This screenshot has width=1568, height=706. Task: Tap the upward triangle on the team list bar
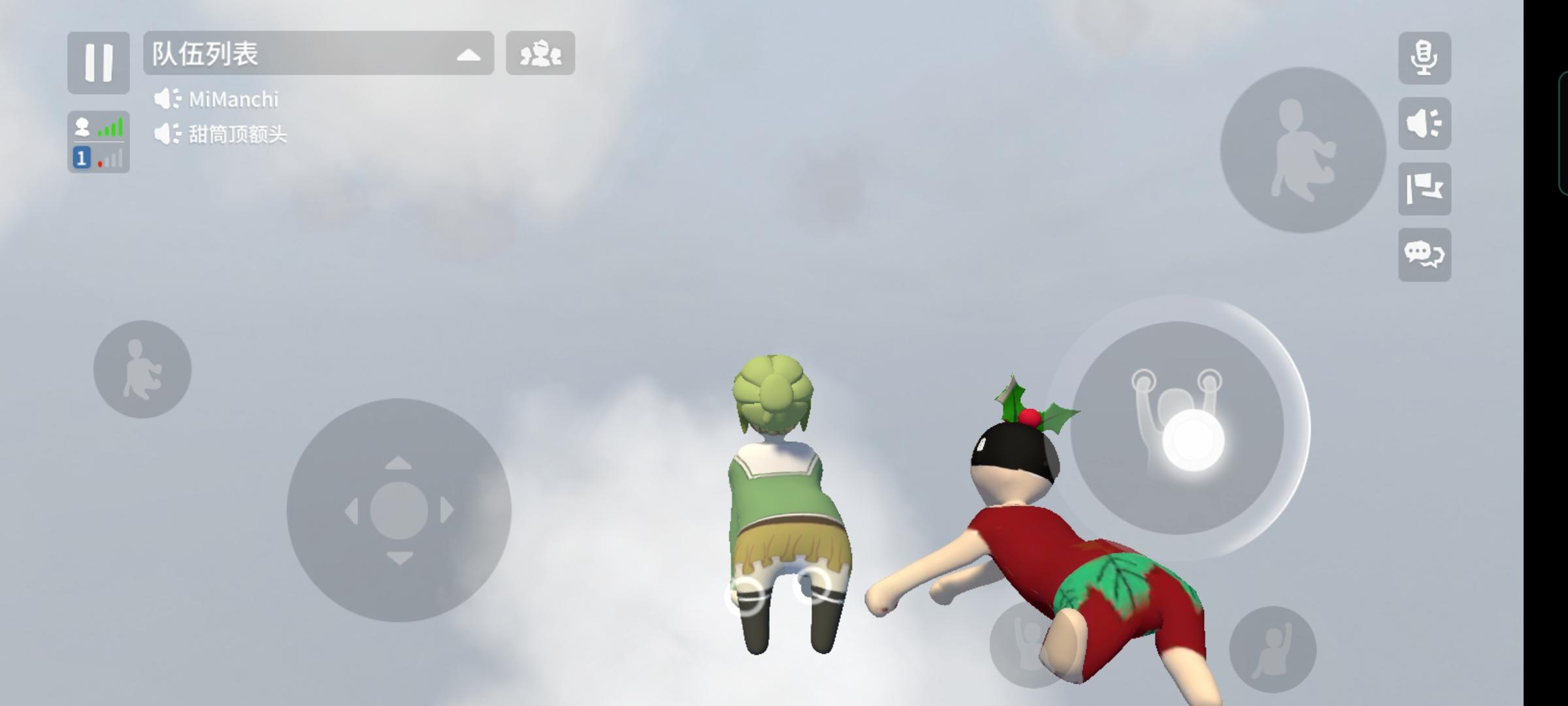point(469,55)
